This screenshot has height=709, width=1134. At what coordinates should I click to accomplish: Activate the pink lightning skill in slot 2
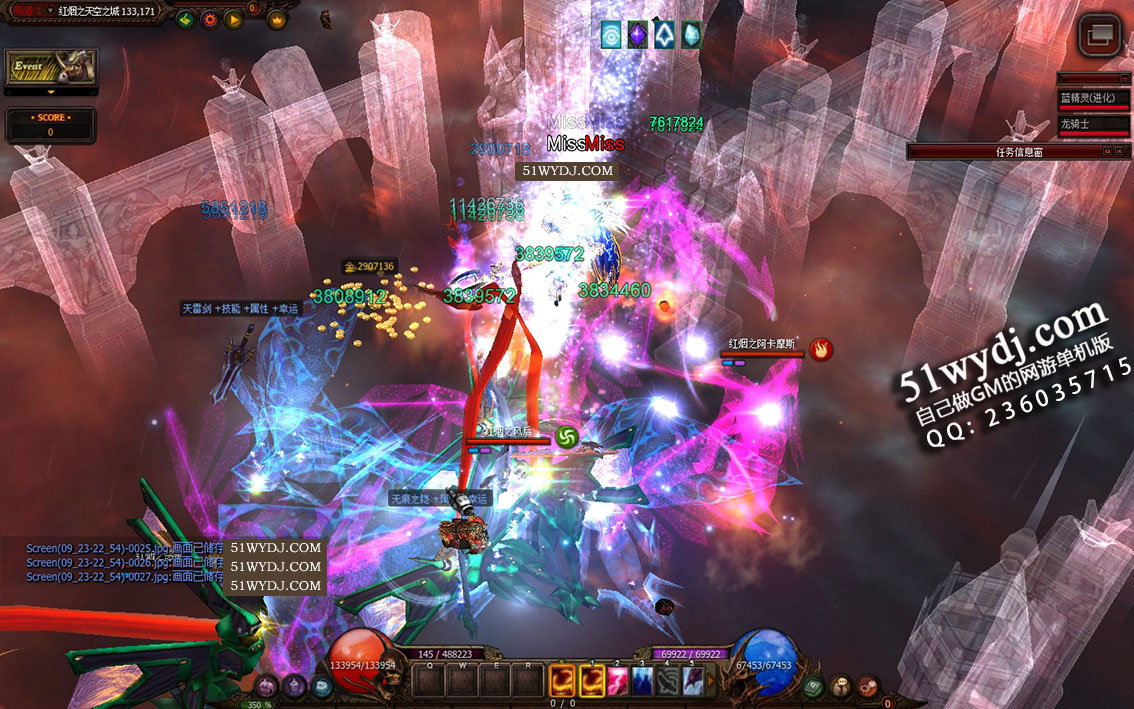[619, 681]
